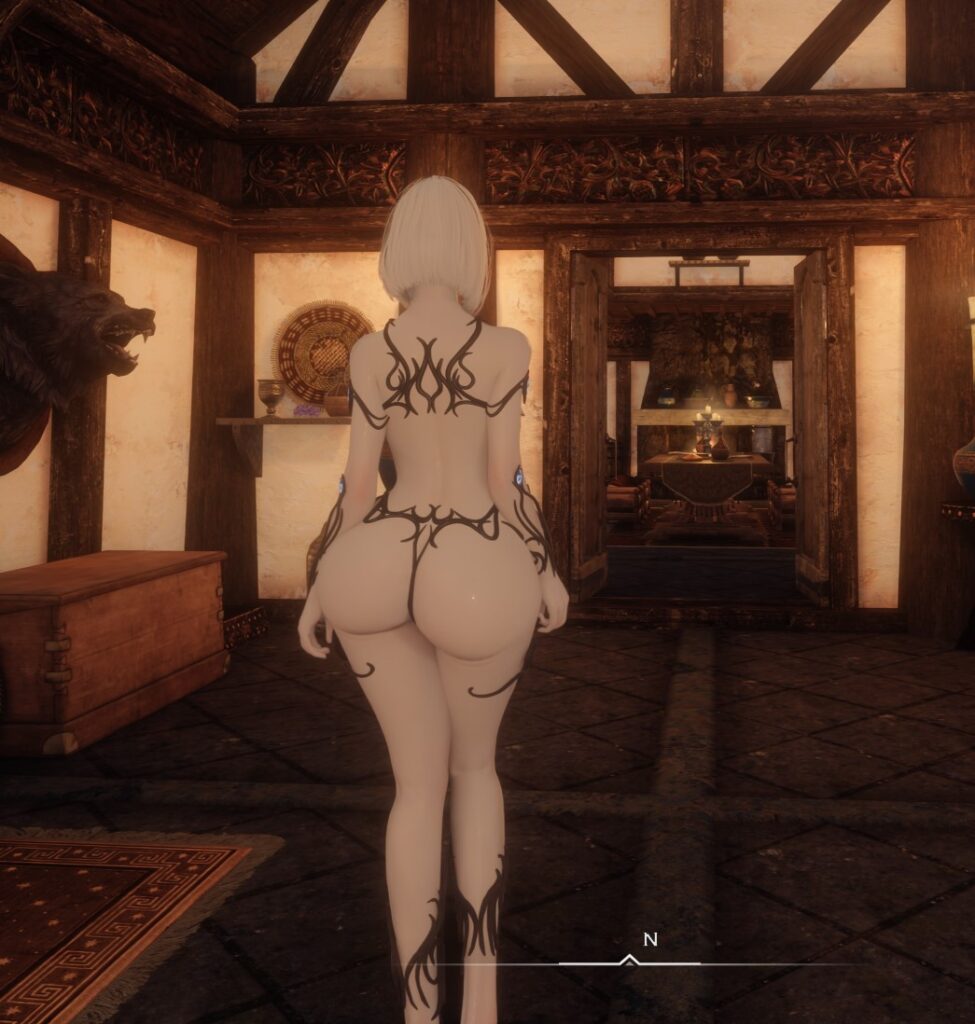
Task: Click the north marker on the compass bar
Action: click(650, 940)
